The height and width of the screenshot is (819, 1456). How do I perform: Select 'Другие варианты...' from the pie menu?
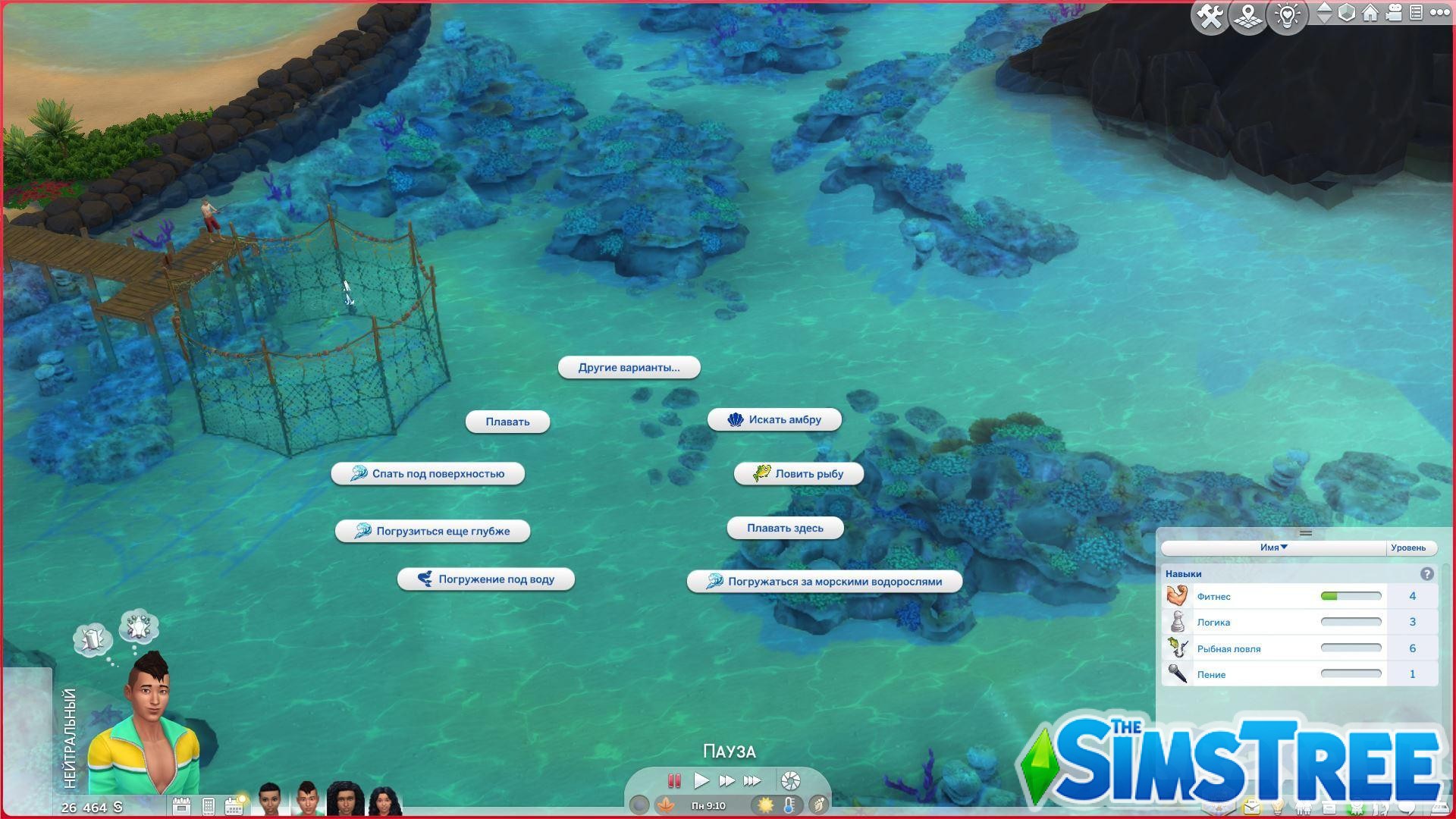pos(629,367)
